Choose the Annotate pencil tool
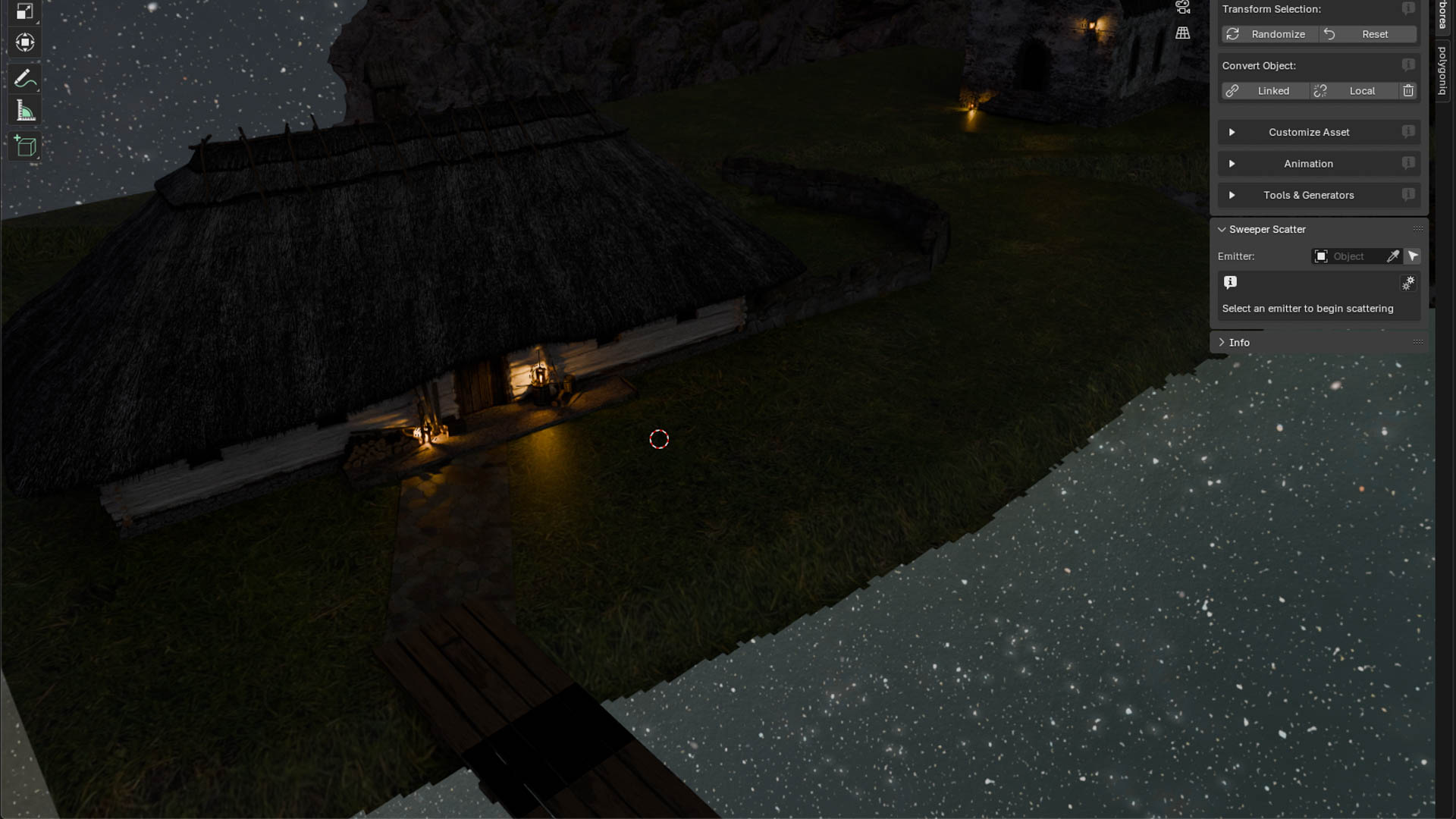The image size is (1456, 819). (x=25, y=79)
